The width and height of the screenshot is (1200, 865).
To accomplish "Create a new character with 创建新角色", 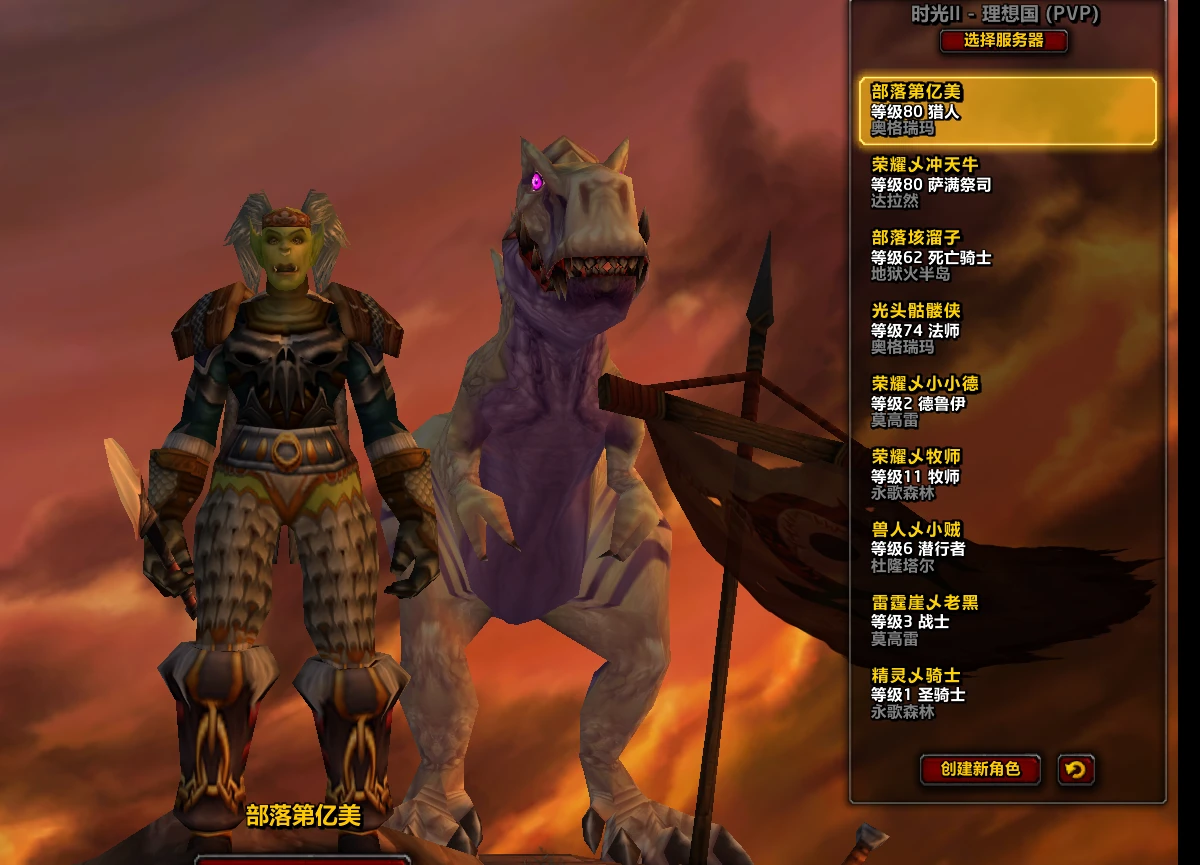I will tap(980, 769).
